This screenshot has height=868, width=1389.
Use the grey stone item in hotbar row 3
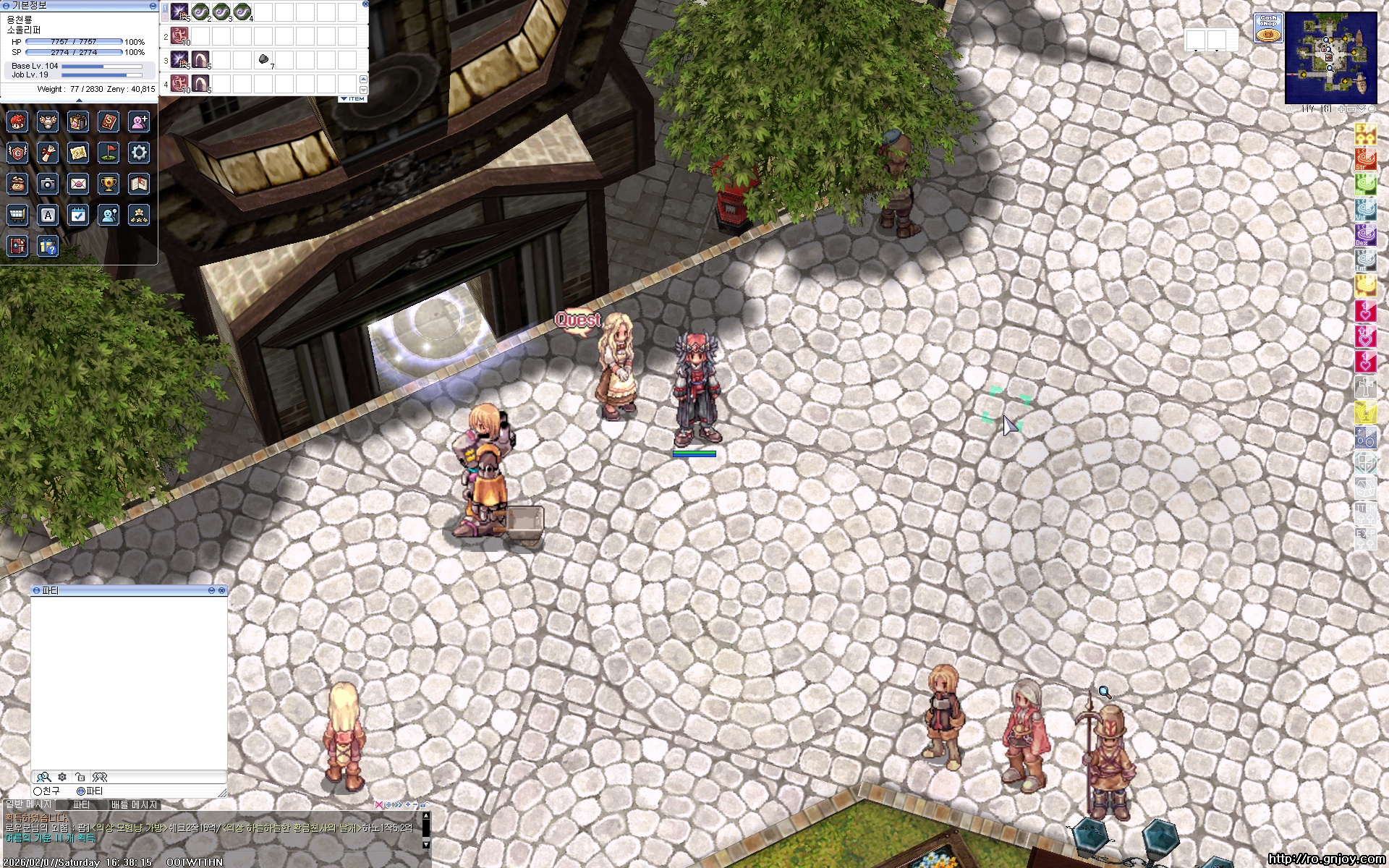point(263,59)
